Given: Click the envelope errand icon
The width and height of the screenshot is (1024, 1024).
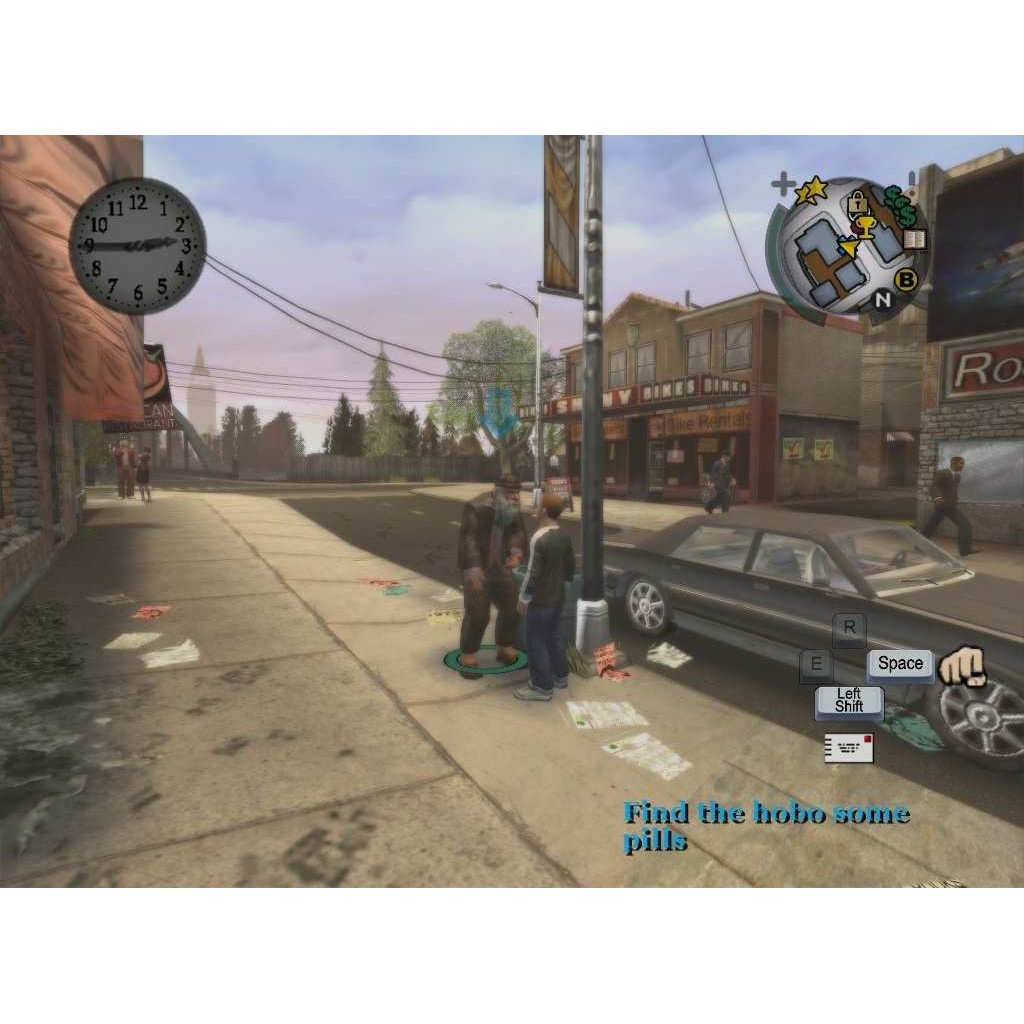Looking at the screenshot, I should (849, 748).
